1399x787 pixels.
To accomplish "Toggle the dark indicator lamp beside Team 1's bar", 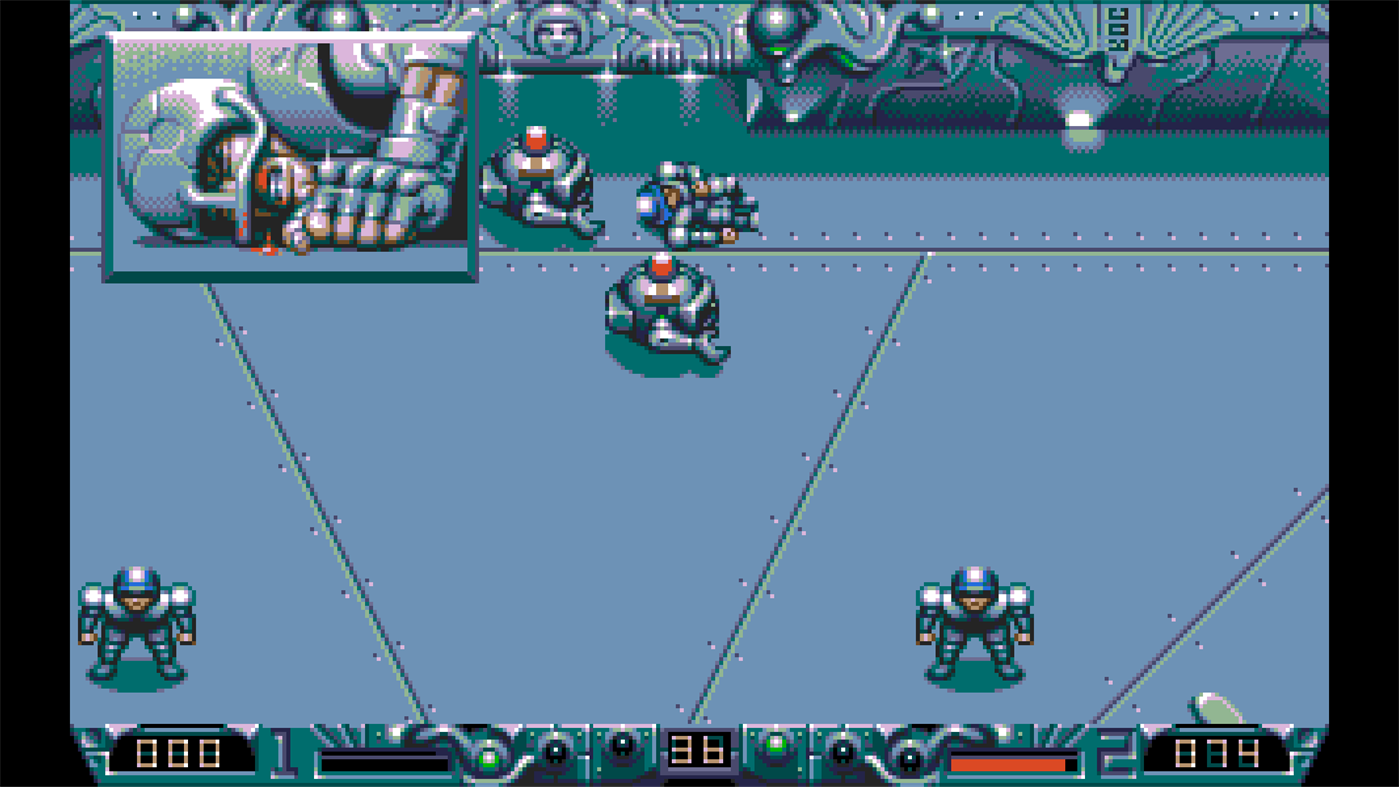I will [556, 752].
